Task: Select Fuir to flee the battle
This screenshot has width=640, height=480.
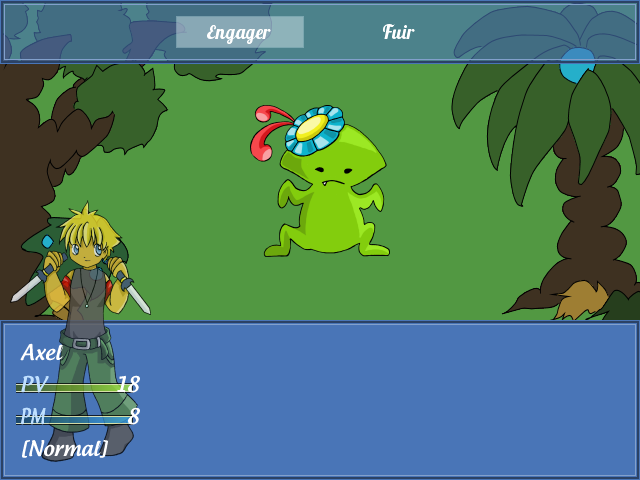Action: (x=398, y=32)
